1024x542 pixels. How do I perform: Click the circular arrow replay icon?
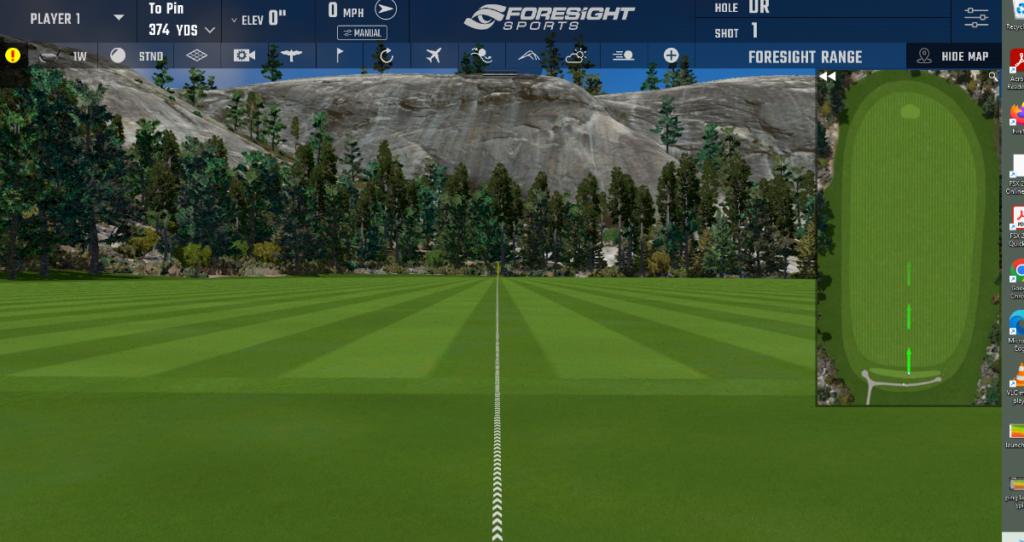(x=386, y=56)
